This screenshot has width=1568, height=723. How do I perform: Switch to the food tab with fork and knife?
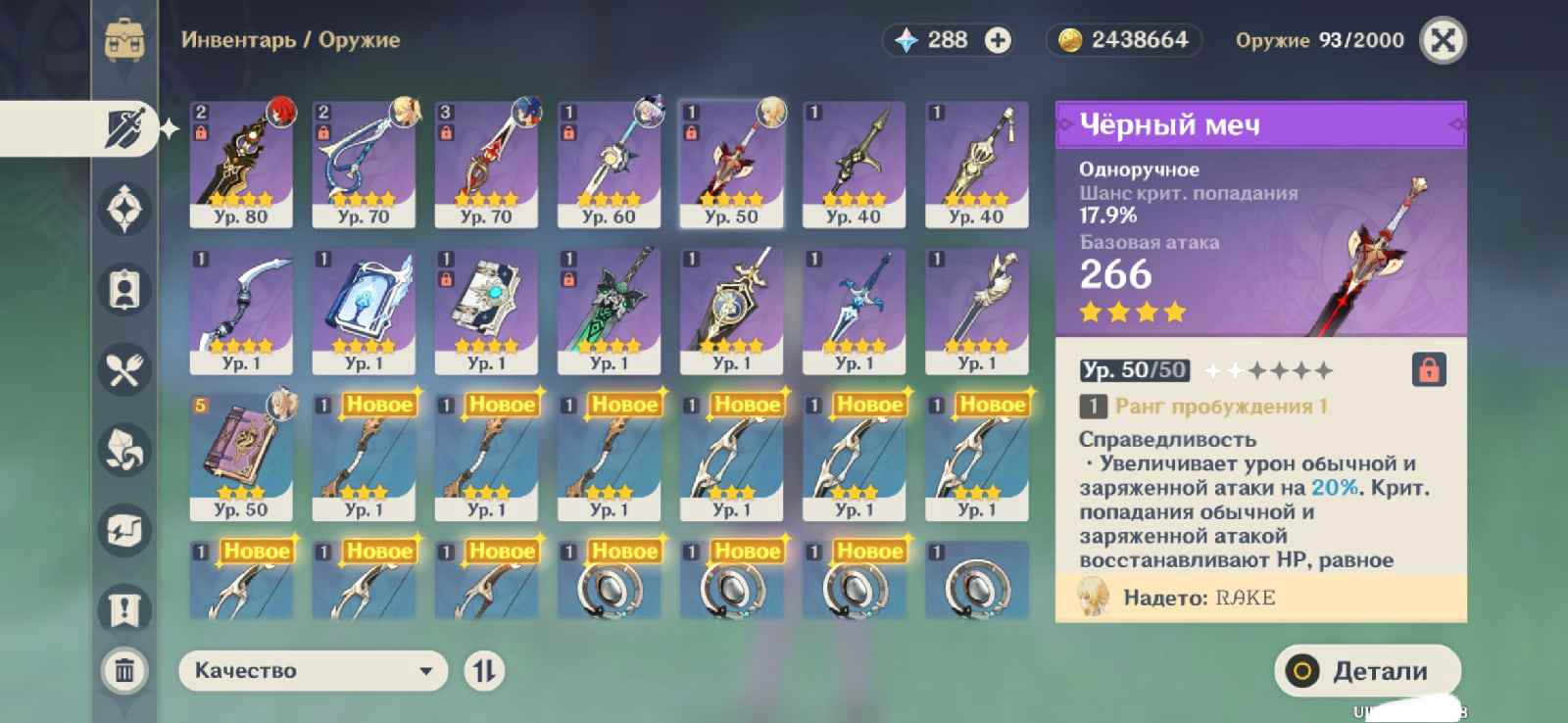point(124,370)
